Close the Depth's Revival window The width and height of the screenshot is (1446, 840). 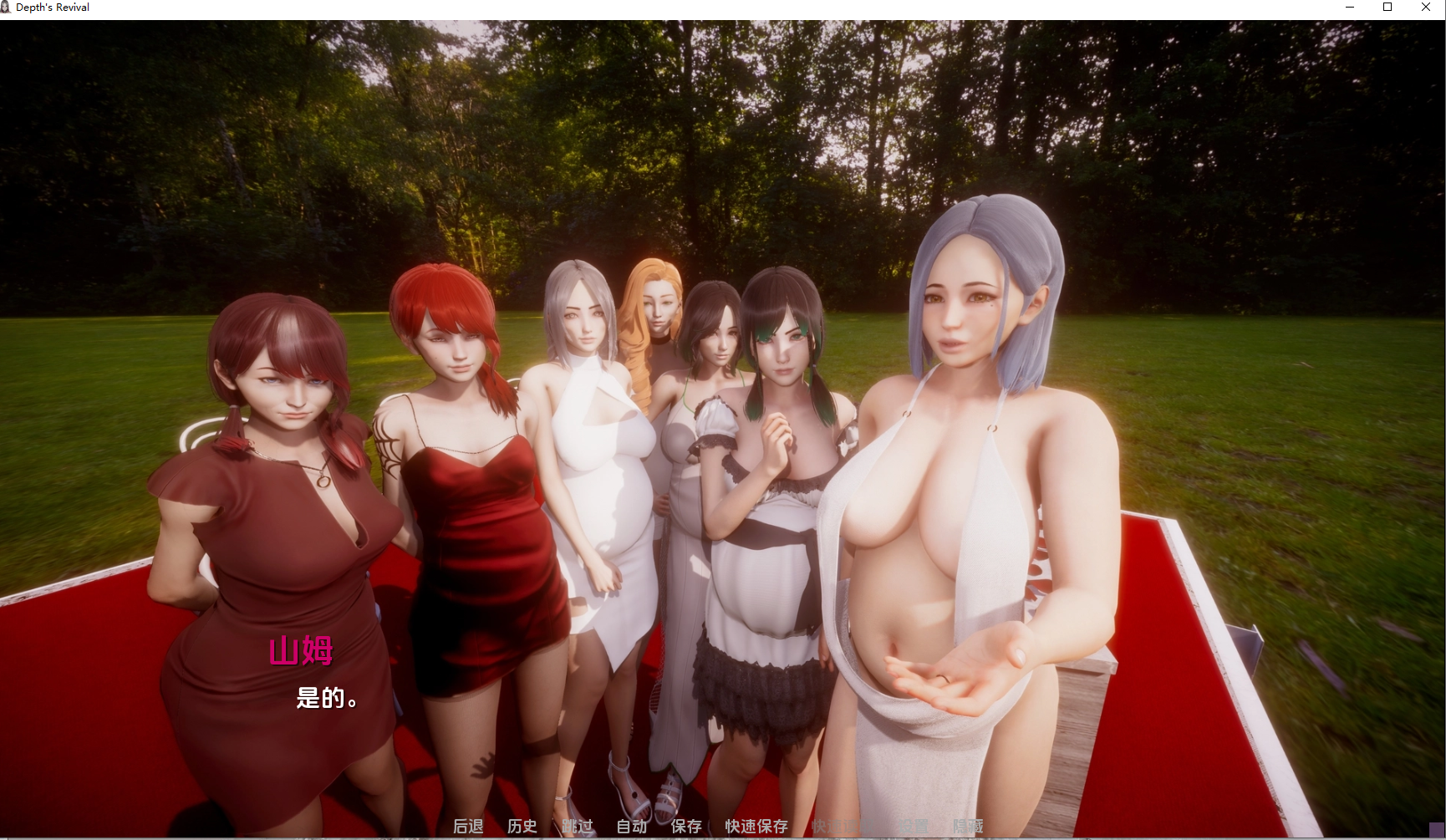[1426, 7]
